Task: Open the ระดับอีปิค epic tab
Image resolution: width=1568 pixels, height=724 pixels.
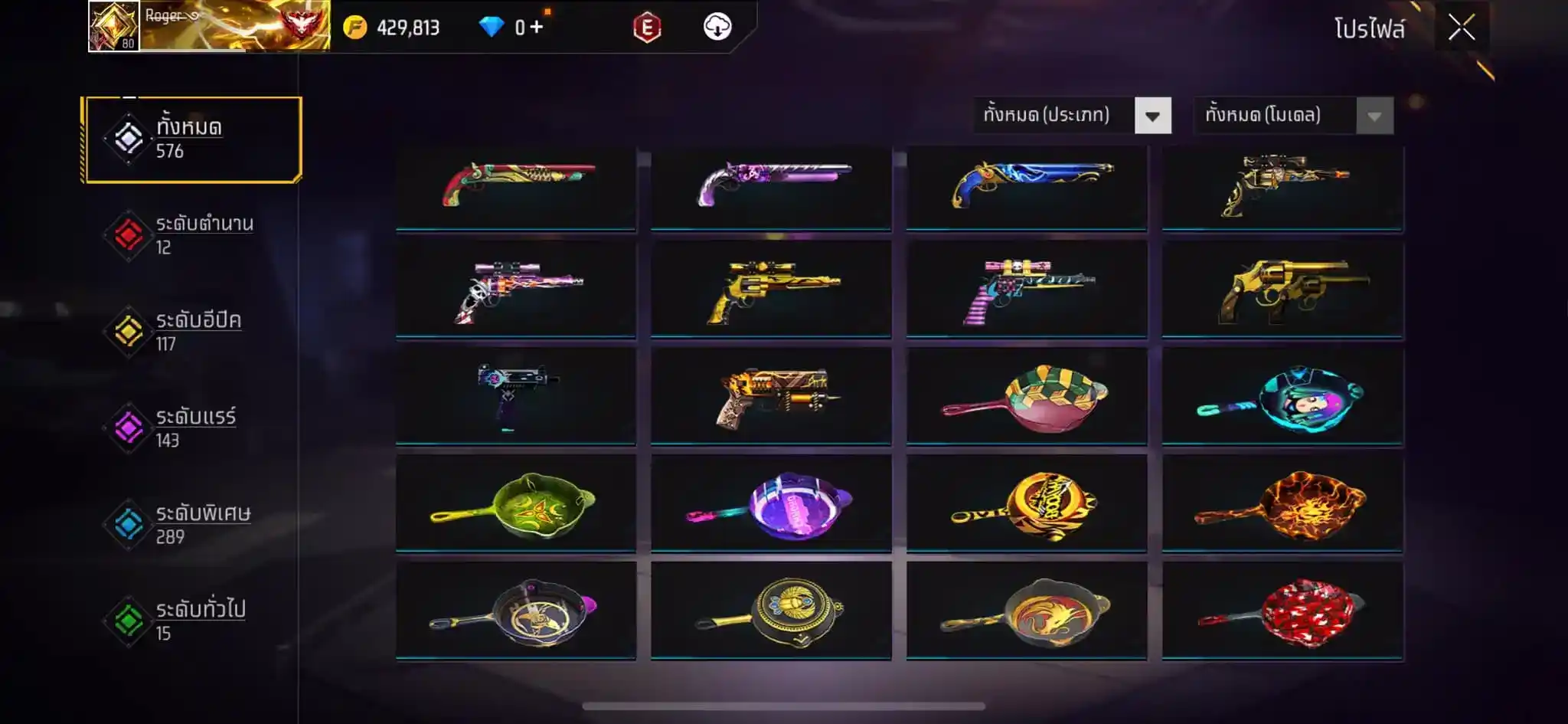Action: [193, 332]
